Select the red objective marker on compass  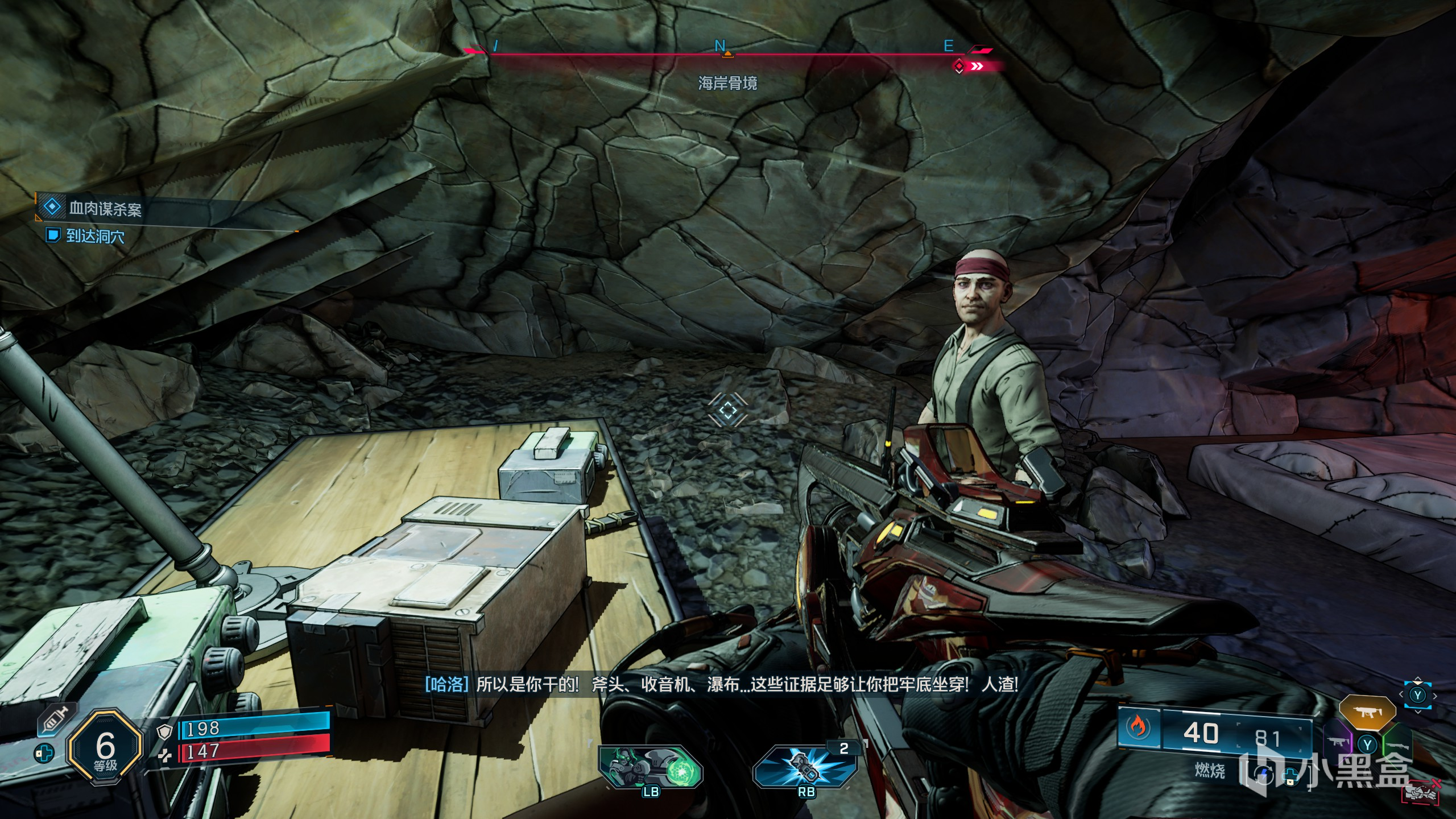point(959,67)
